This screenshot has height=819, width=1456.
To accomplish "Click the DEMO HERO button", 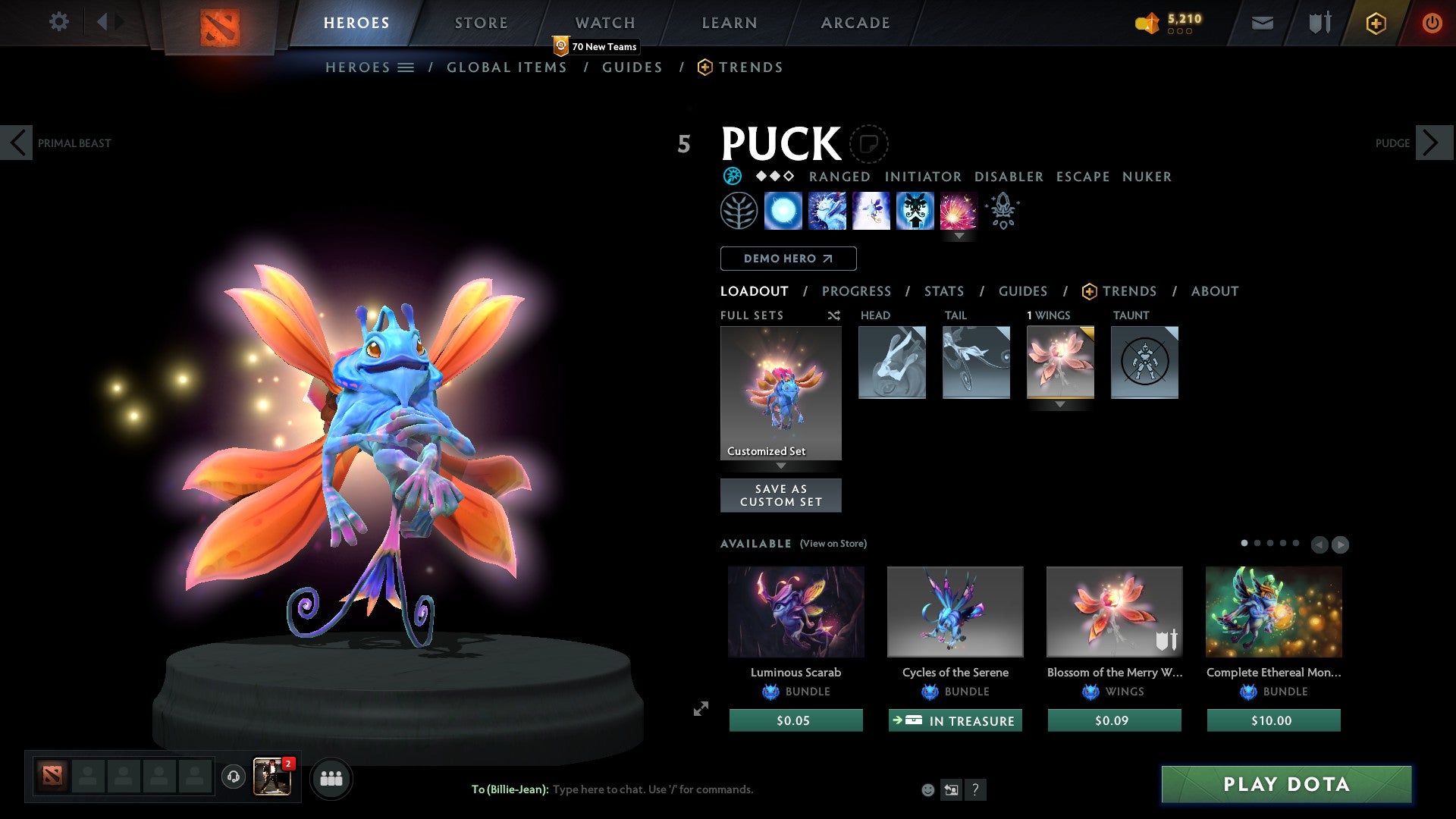I will [x=787, y=258].
